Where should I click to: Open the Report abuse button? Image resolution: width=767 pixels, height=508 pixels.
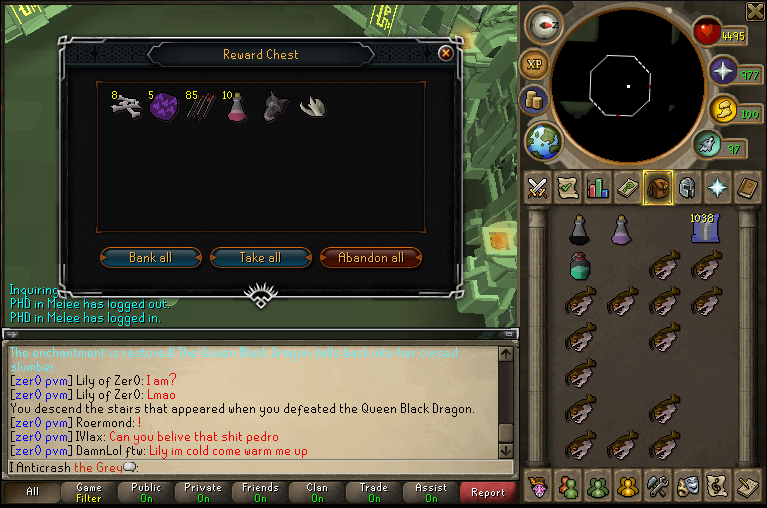(x=488, y=492)
